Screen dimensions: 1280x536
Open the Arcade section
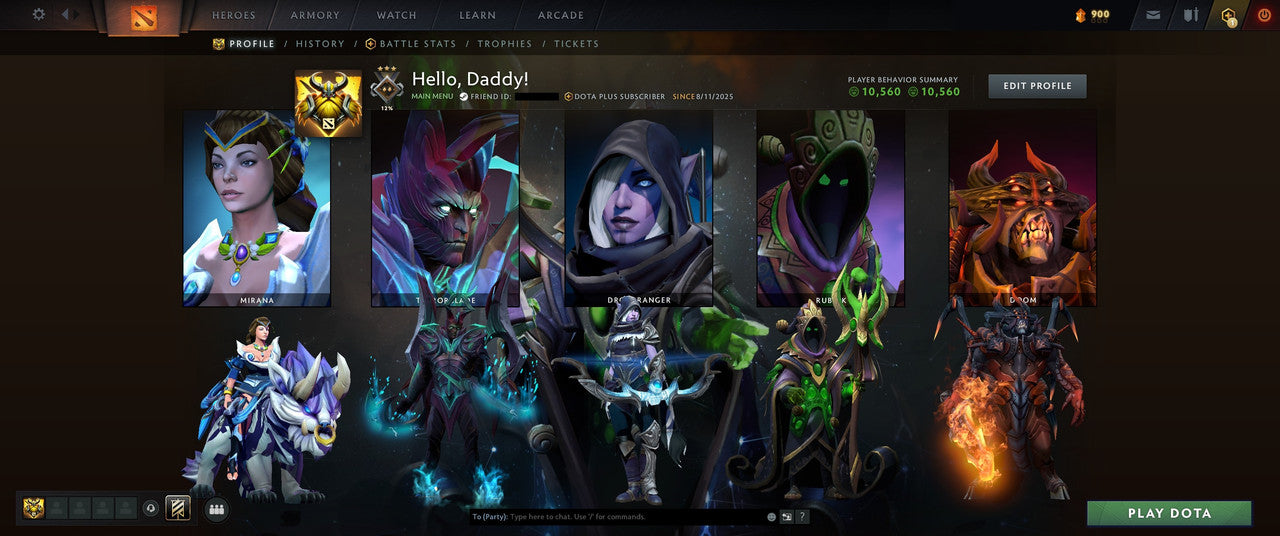coord(560,16)
